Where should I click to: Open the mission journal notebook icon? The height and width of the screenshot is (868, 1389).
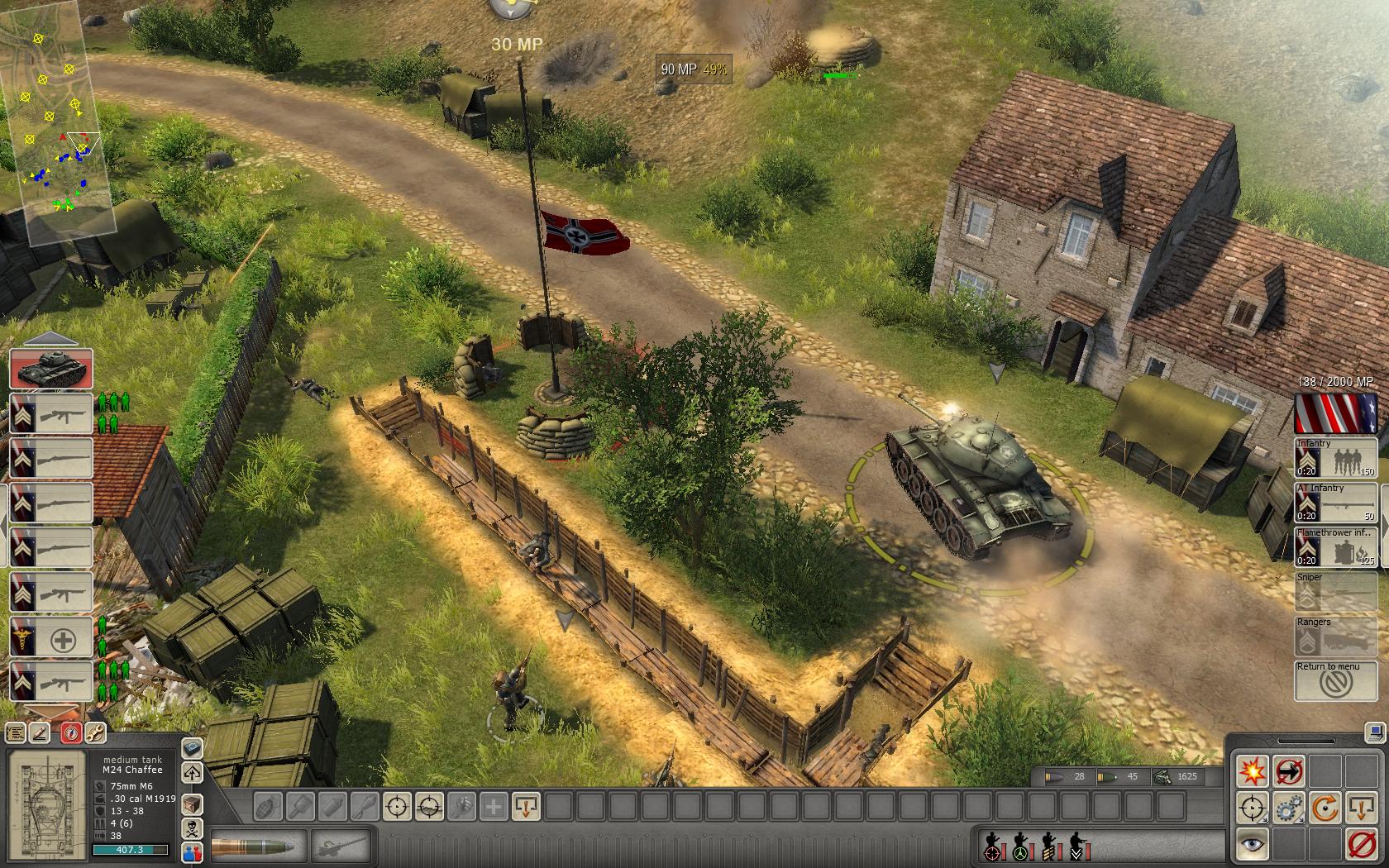[x=14, y=732]
